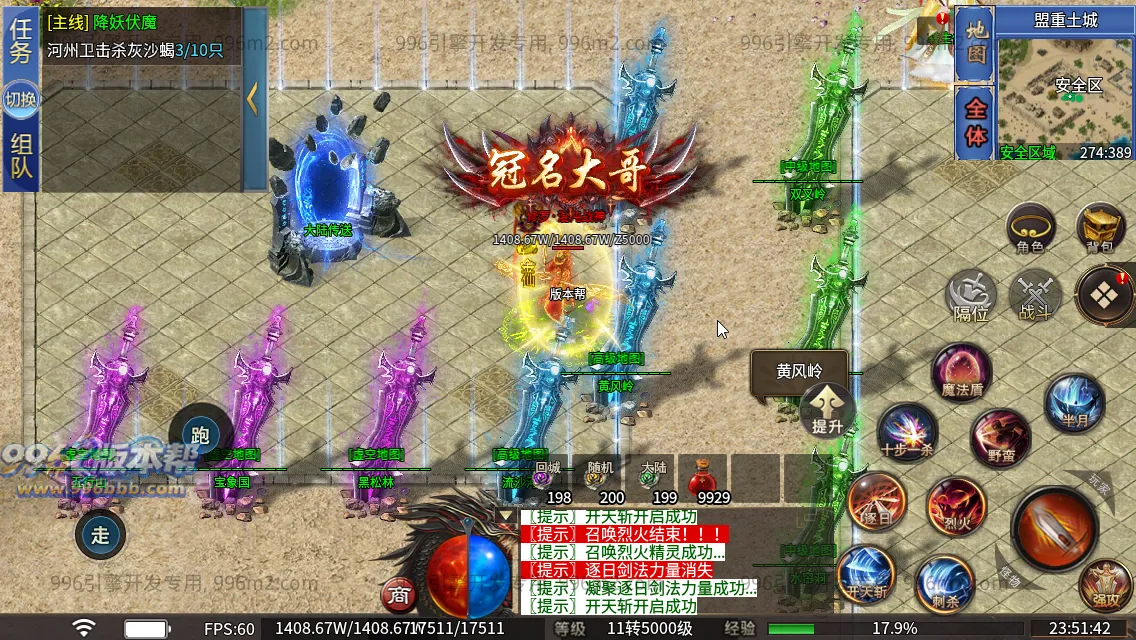
Task: Open the 背包 backpack
Action: click(1100, 228)
